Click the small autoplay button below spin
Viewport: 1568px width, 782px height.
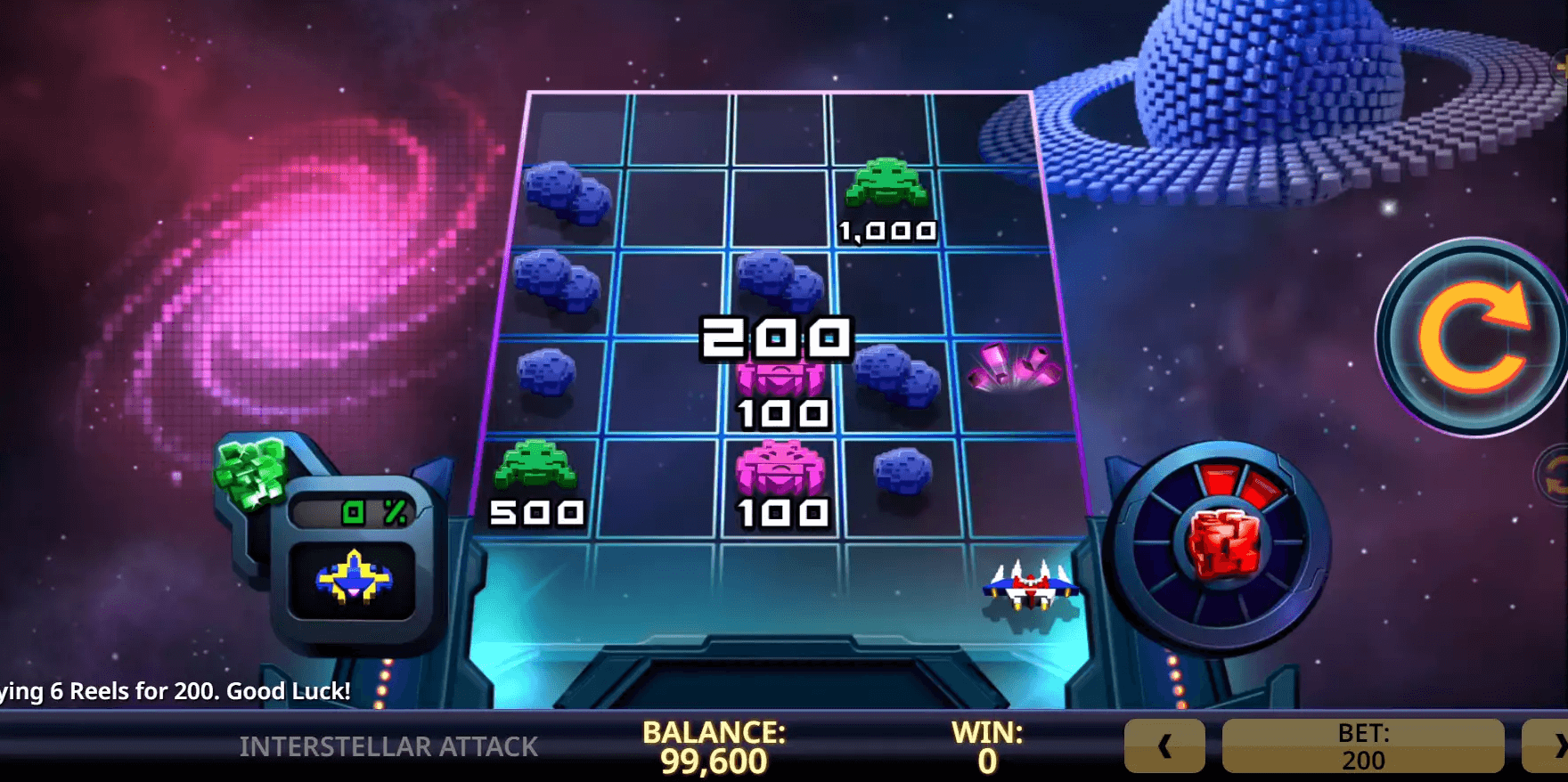coord(1555,473)
